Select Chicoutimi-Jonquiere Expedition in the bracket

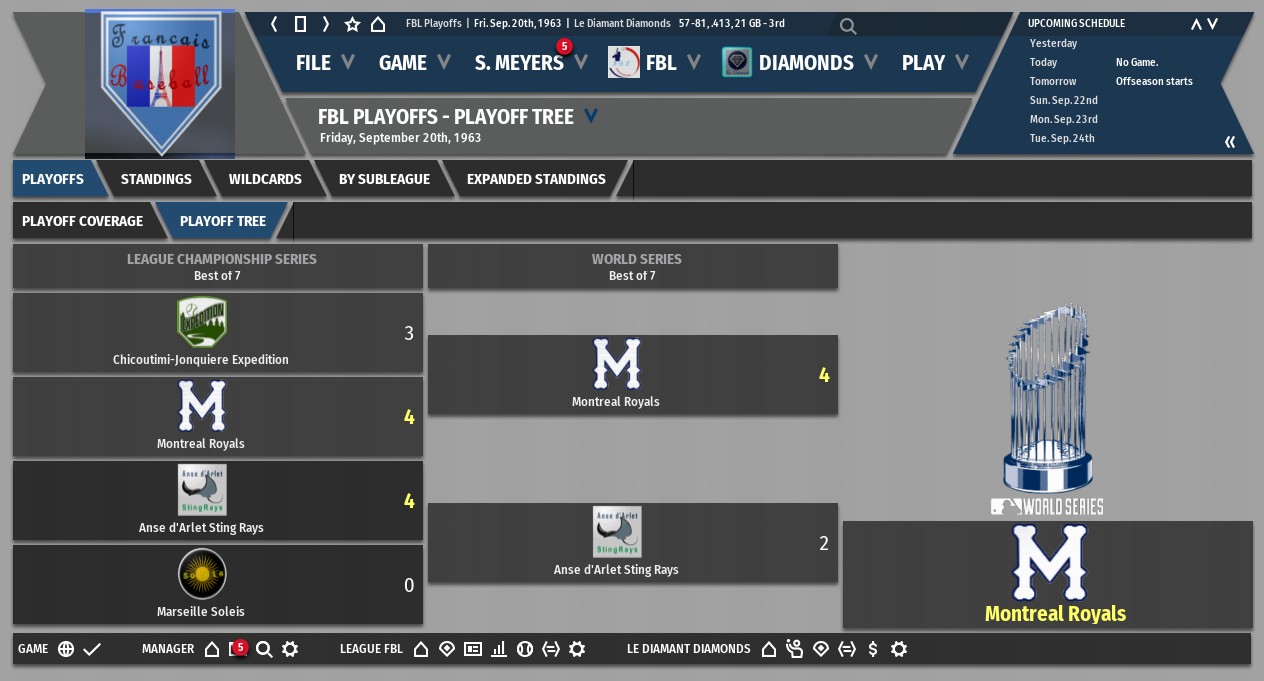201,333
